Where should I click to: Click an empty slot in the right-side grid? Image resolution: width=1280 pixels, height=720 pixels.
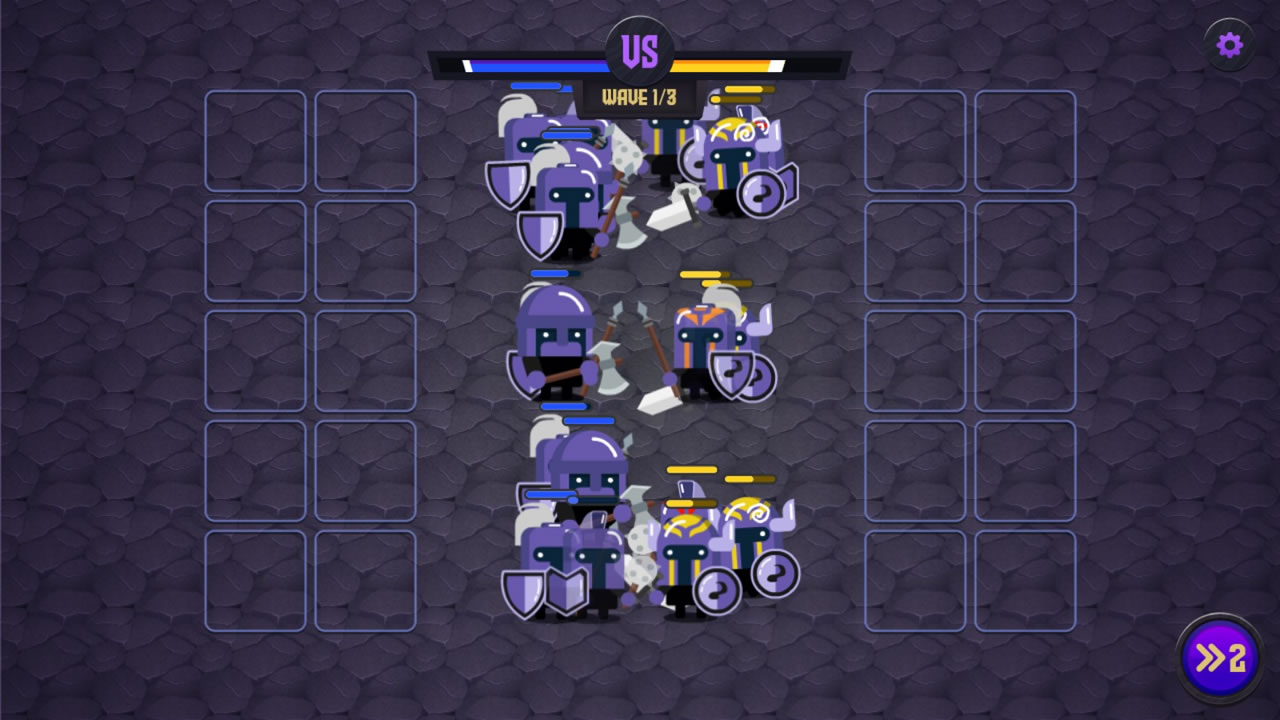pyautogui.click(x=915, y=140)
